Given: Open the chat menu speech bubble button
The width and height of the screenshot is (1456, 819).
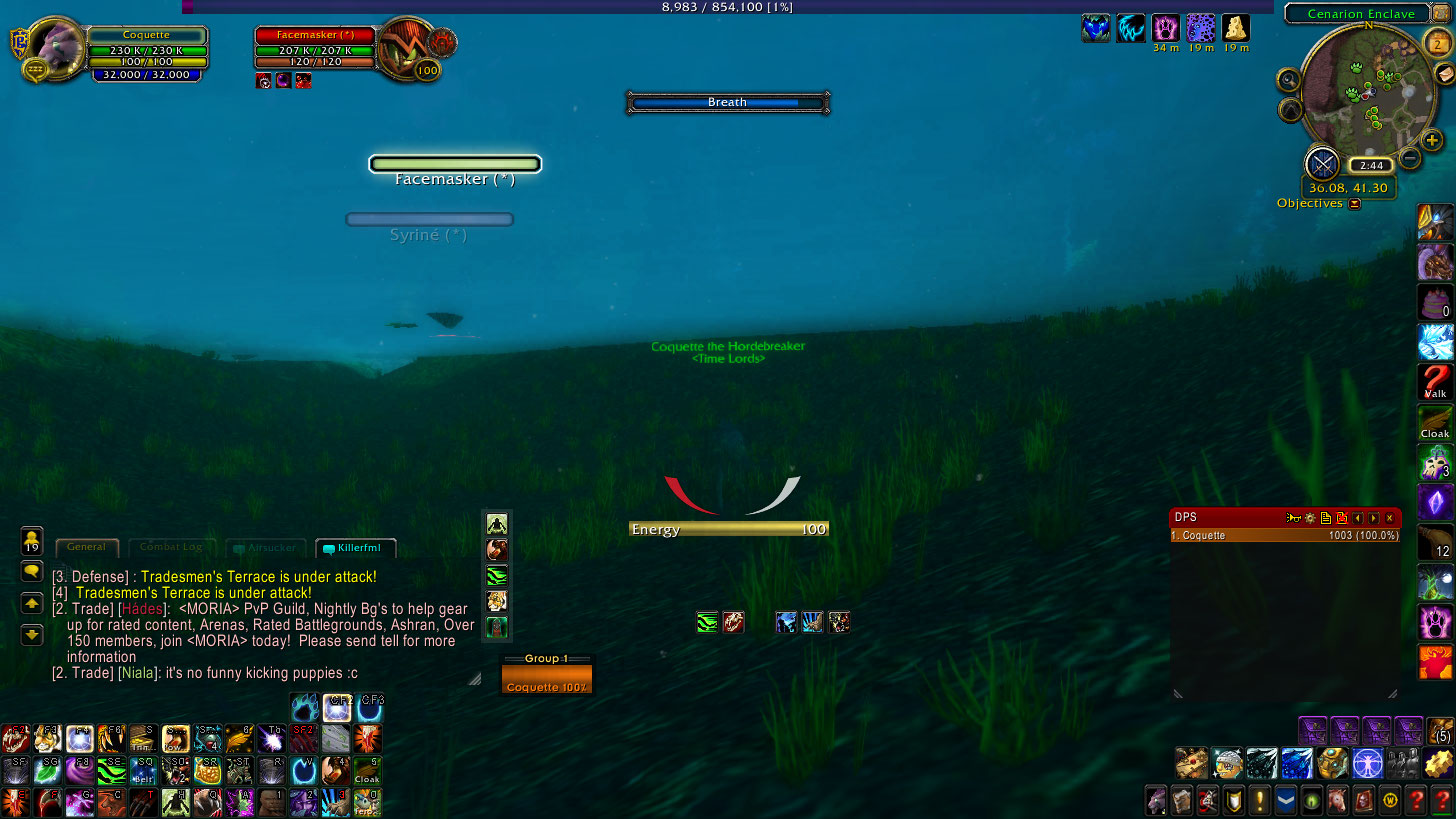Looking at the screenshot, I should 32,572.
